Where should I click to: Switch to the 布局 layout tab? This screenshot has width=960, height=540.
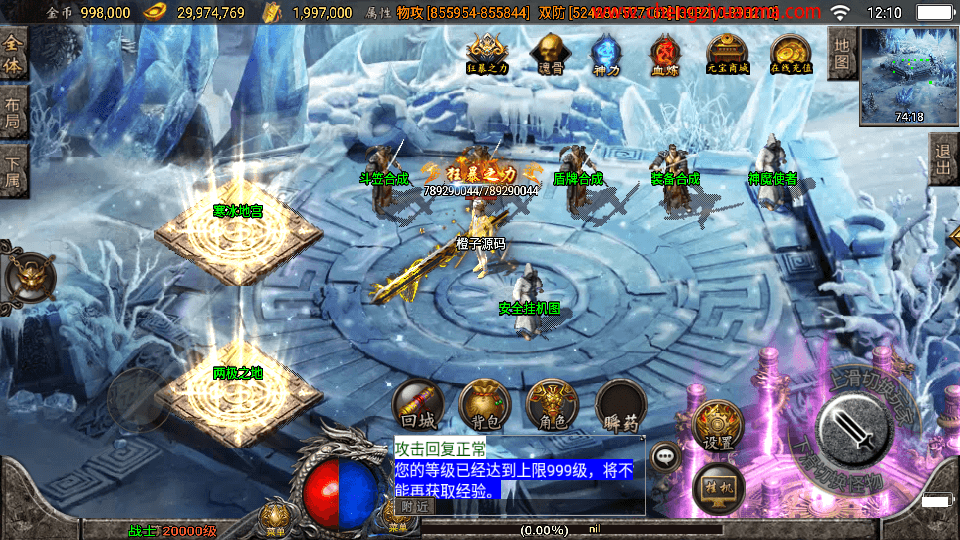13,112
